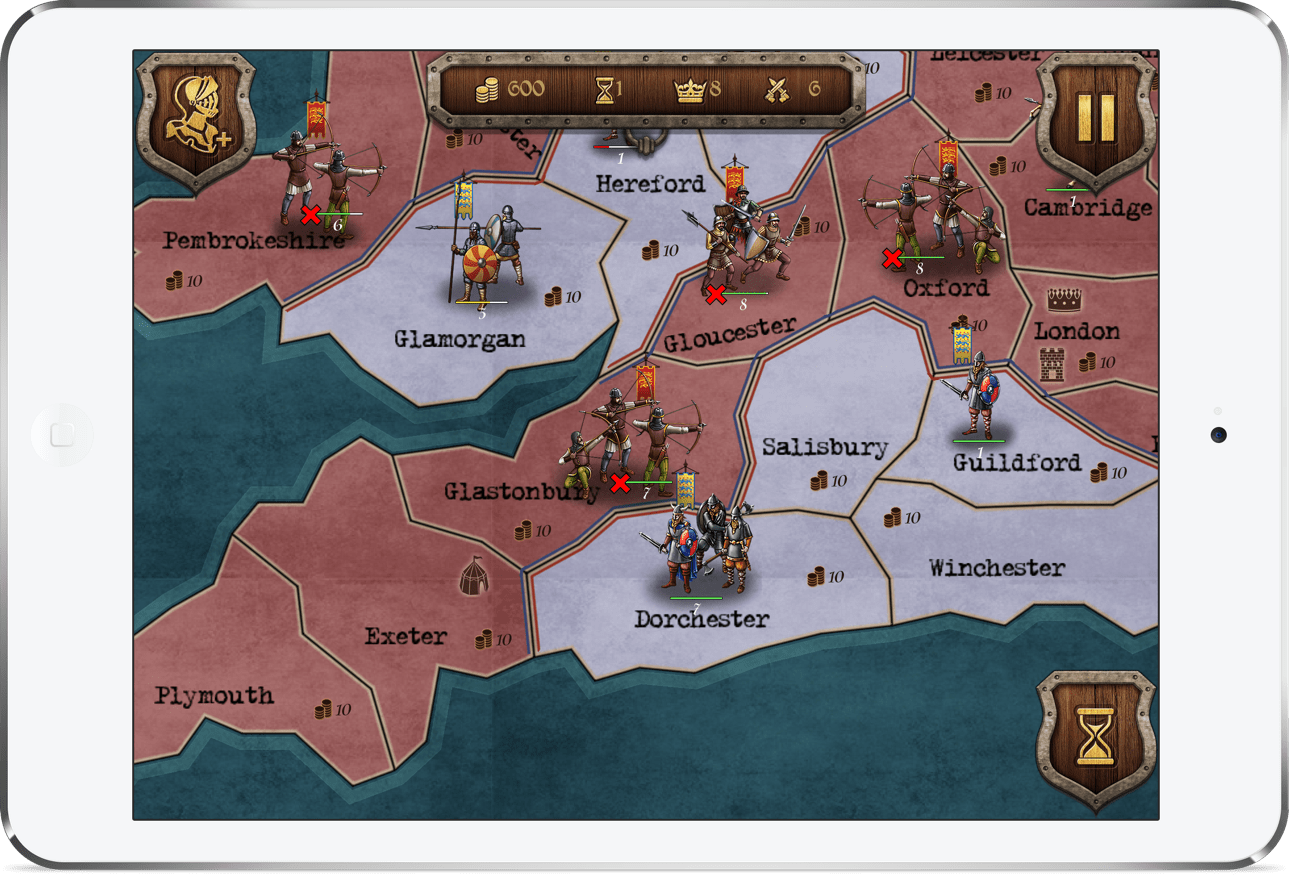
Task: Click the hourglass turn counter in the top bar
Action: [x=606, y=89]
